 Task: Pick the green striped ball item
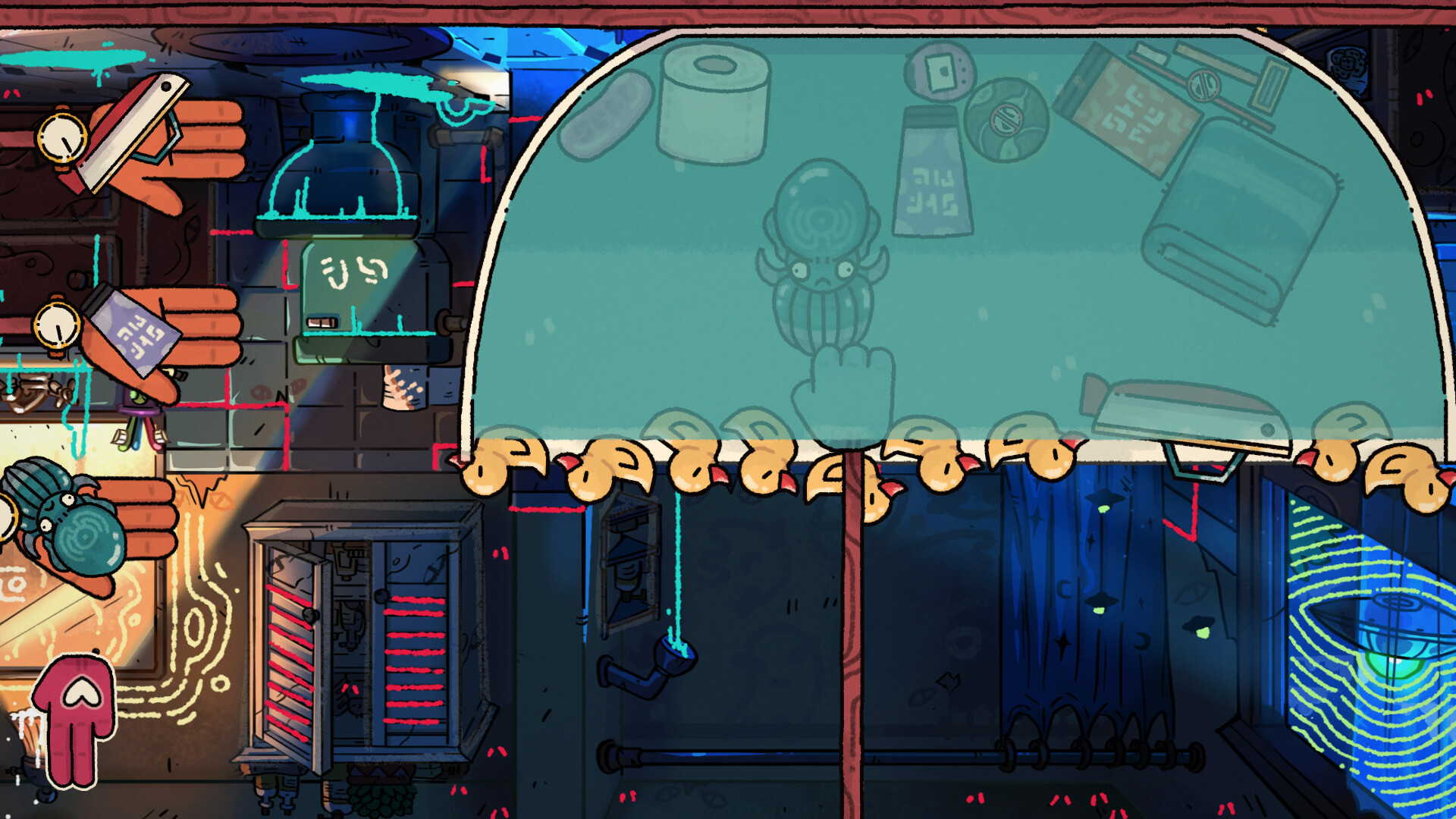tap(1006, 119)
